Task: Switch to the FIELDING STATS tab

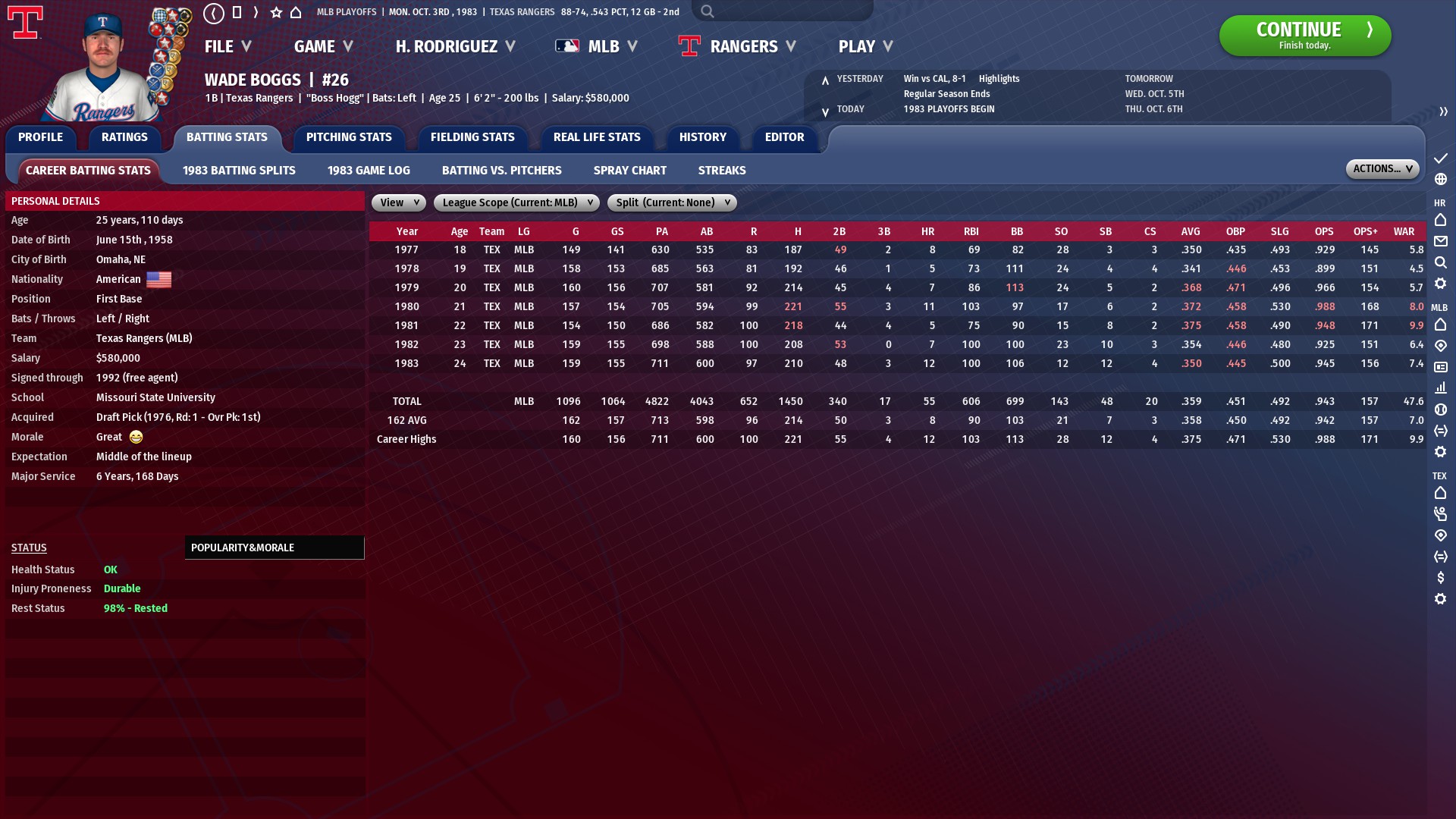Action: [x=472, y=137]
